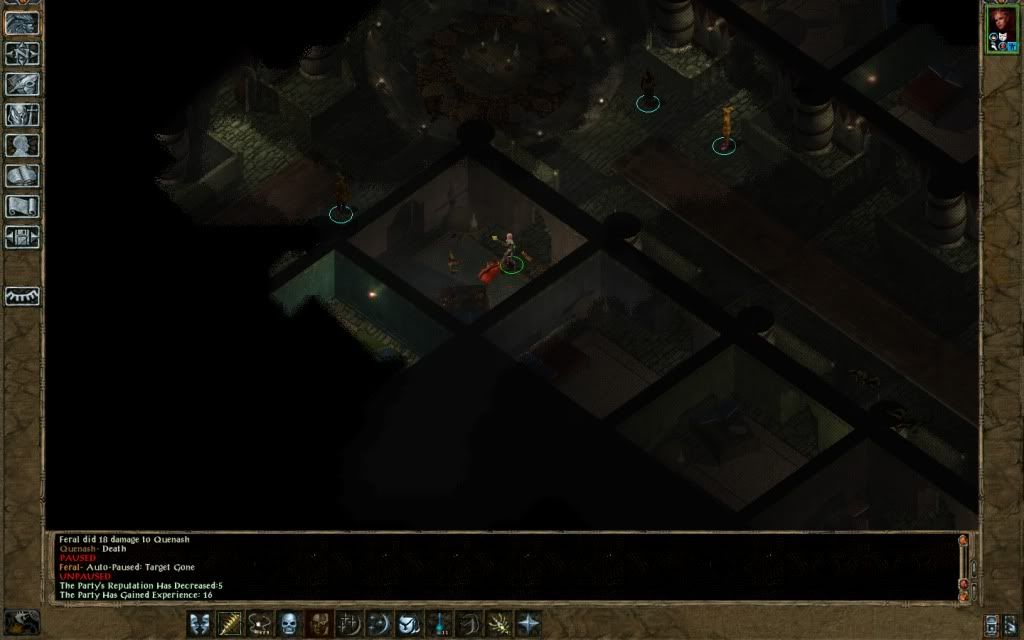
Task: Open special abilities with the star button
Action: pos(528,624)
